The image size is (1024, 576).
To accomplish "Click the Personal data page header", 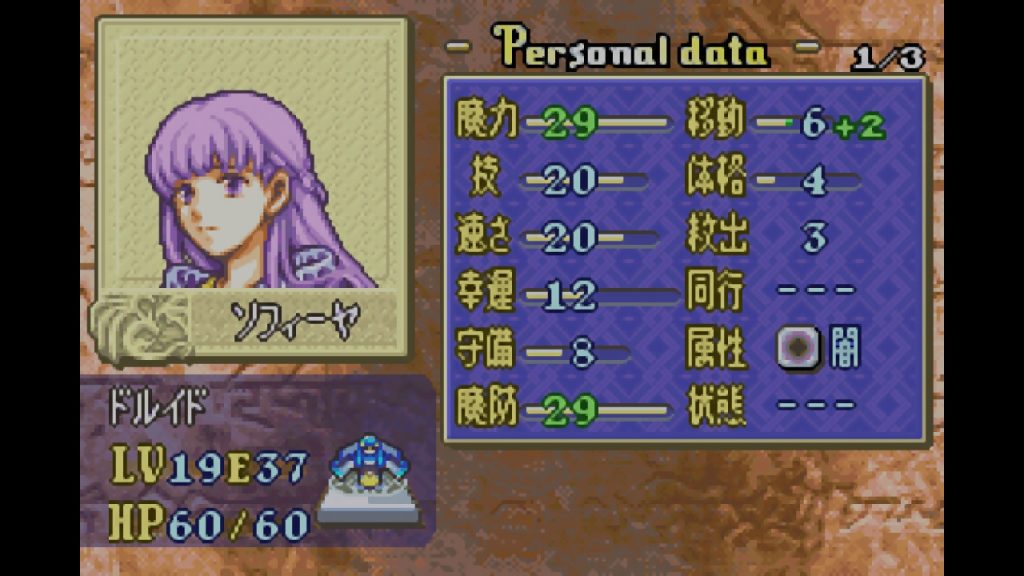I will (x=632, y=48).
